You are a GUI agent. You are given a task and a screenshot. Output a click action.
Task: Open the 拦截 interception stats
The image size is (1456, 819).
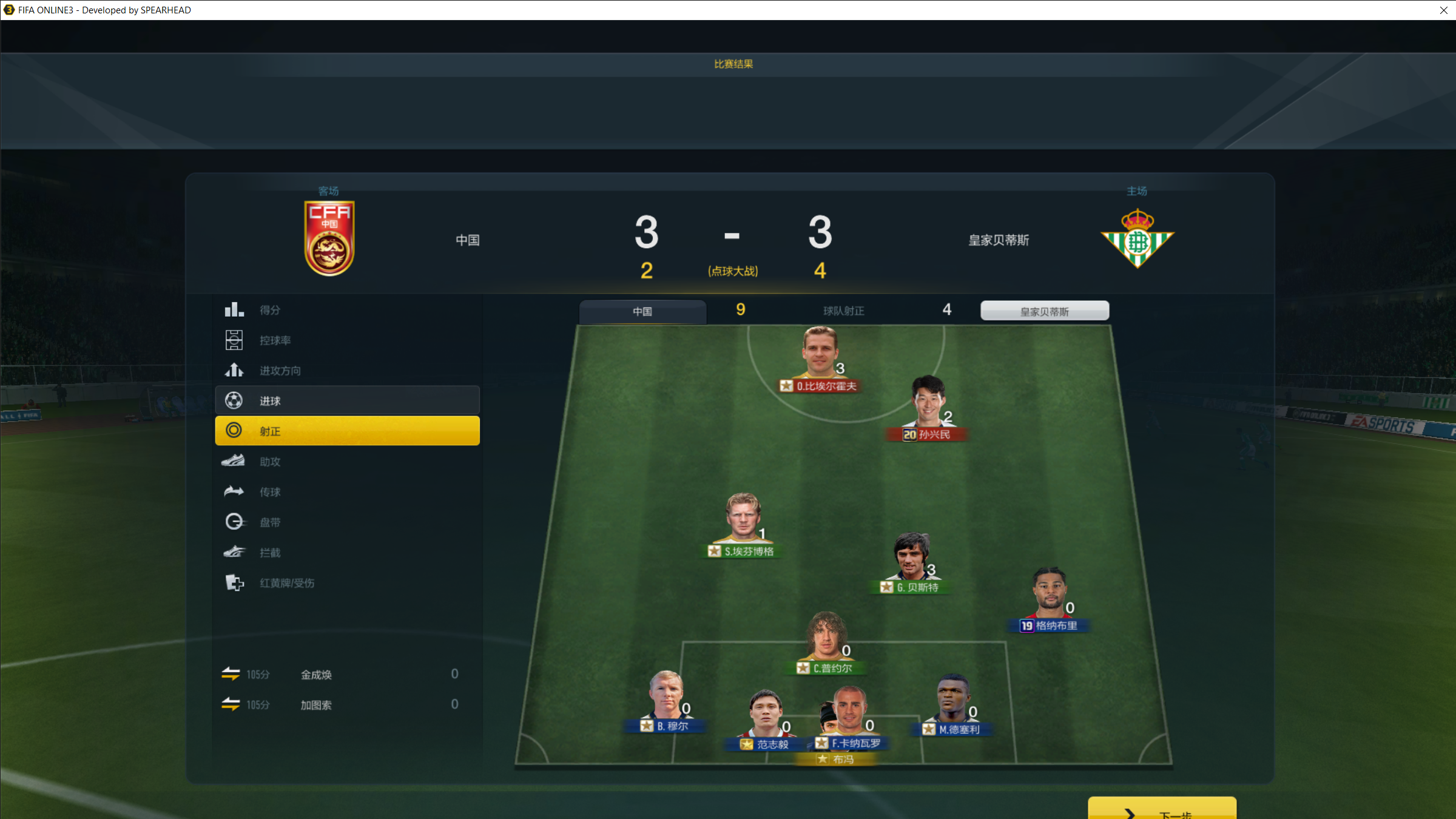(347, 553)
